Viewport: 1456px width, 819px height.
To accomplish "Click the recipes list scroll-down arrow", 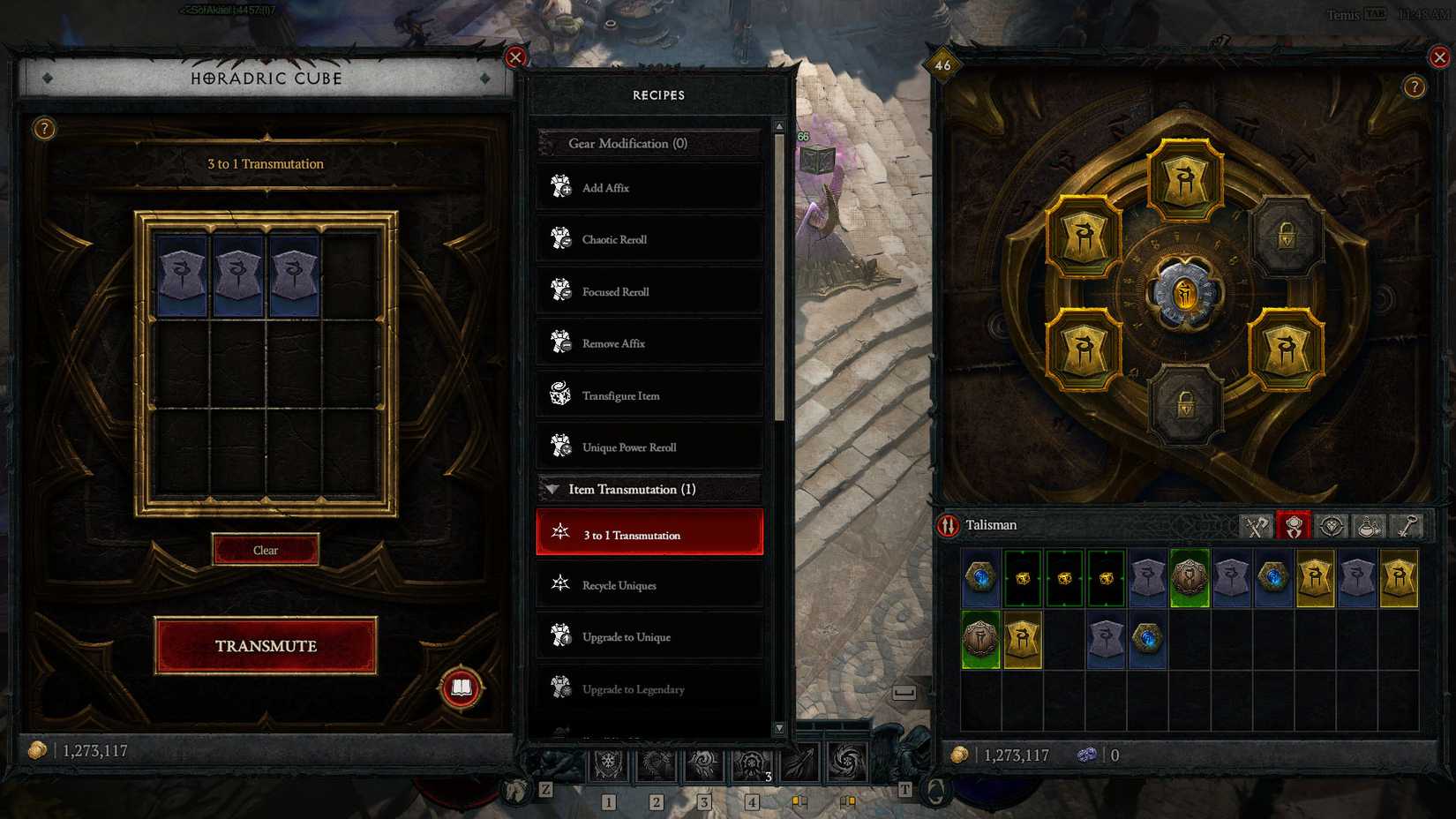I will (x=780, y=731).
